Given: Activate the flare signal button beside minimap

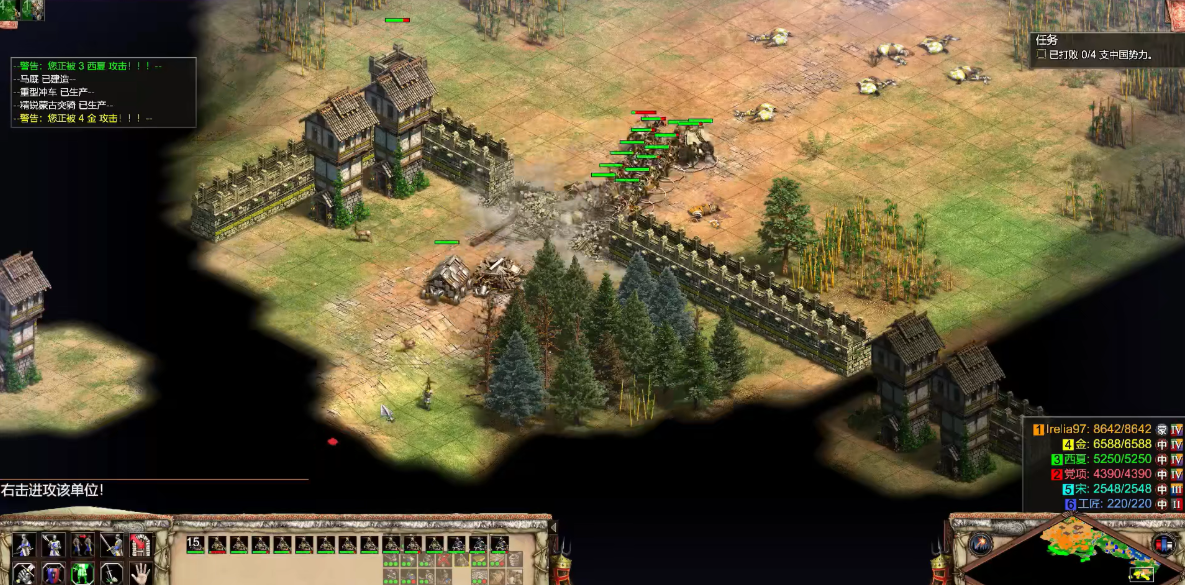Looking at the screenshot, I should 980,543.
